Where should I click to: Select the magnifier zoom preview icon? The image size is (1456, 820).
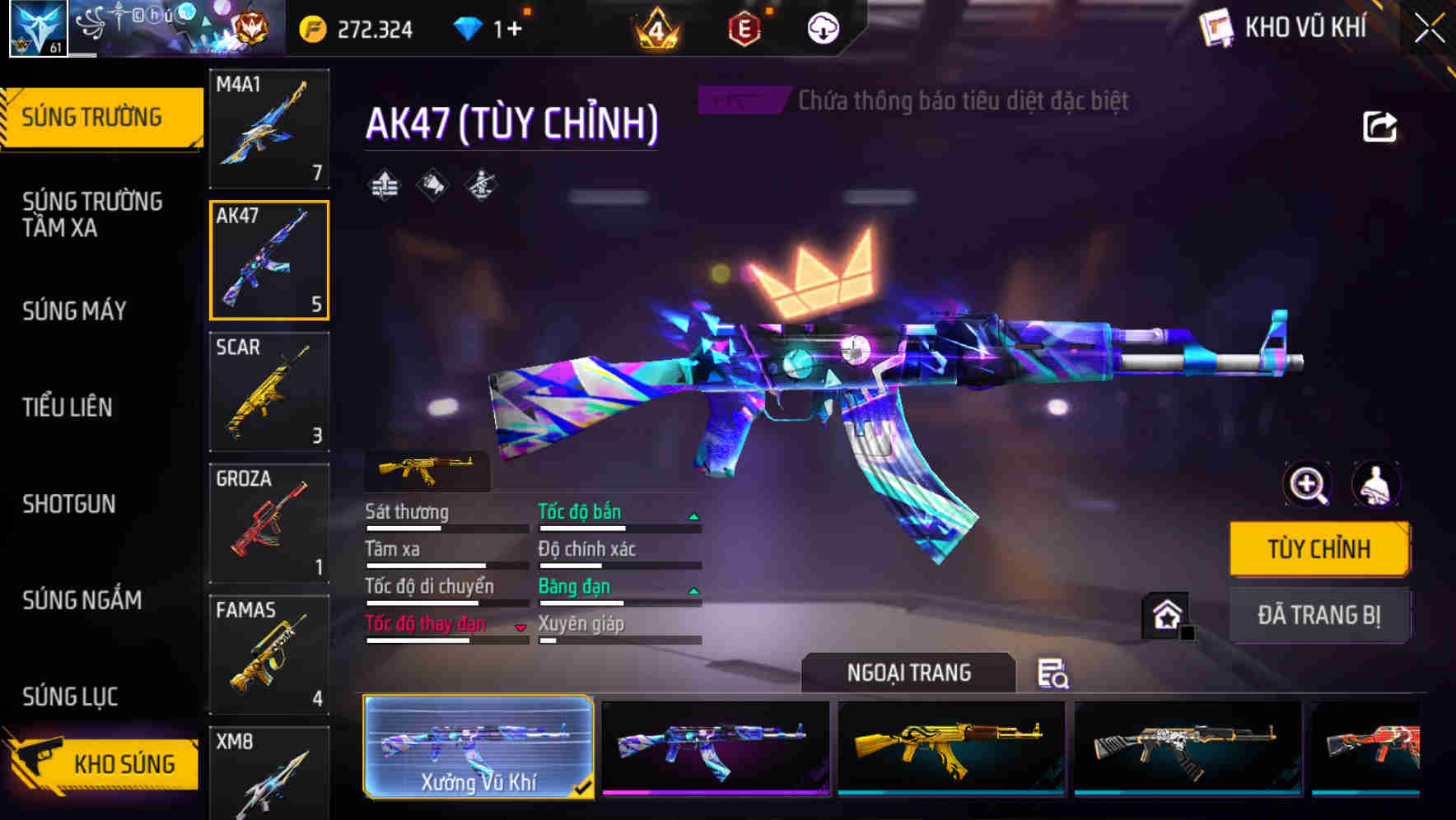pos(1304,485)
